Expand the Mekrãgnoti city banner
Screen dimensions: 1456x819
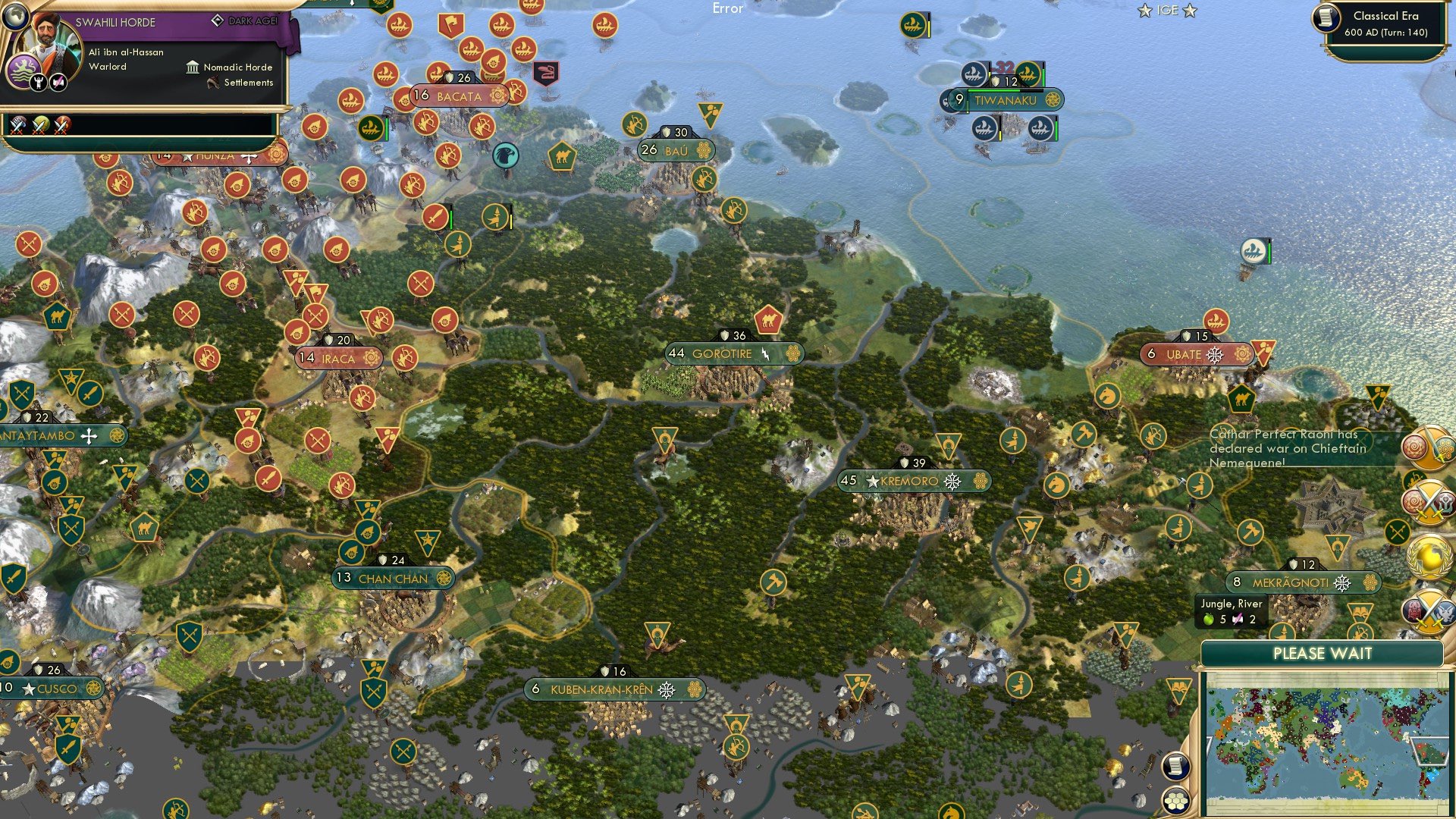1303,582
